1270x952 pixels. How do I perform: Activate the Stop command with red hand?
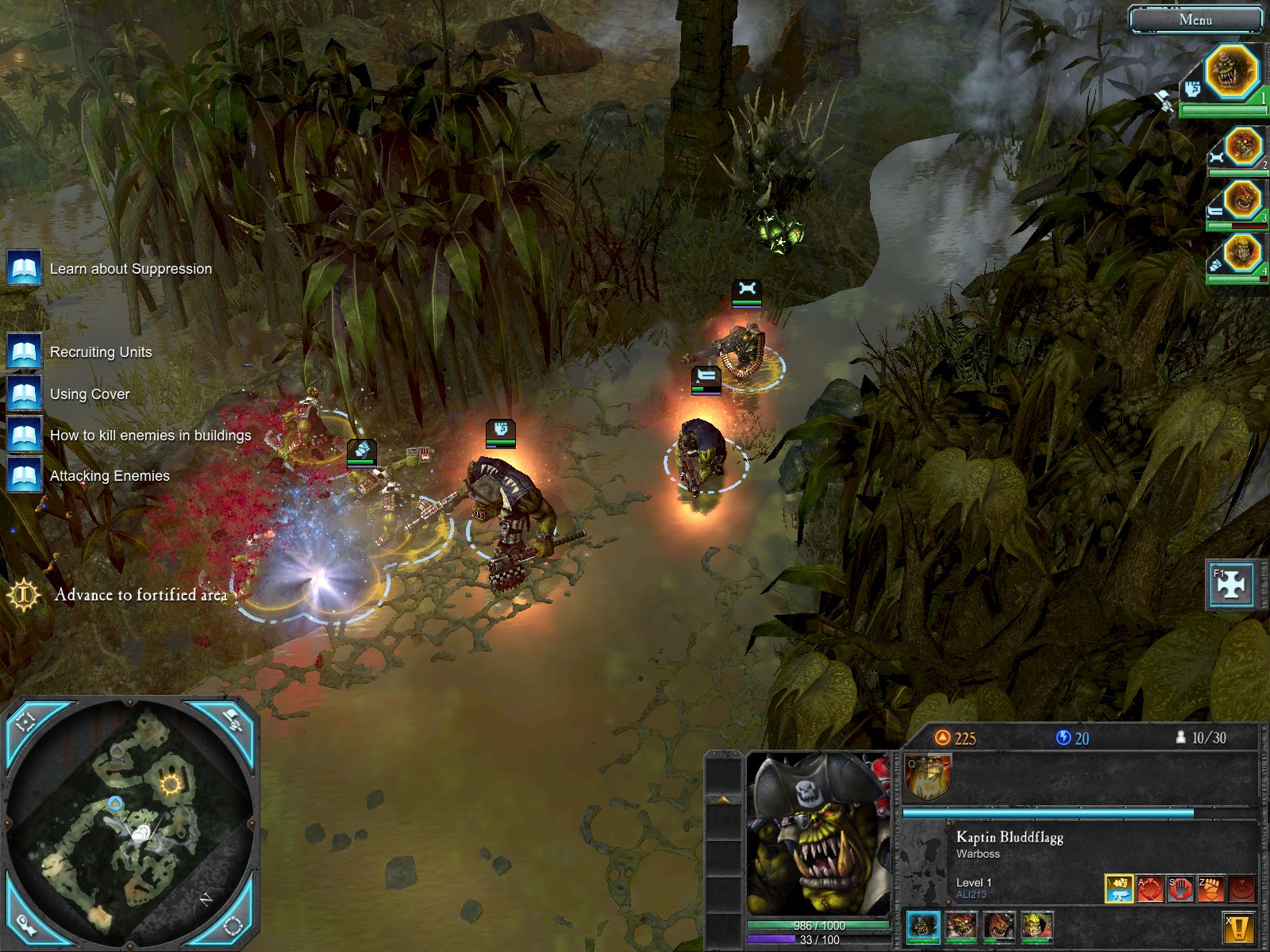point(1180,889)
